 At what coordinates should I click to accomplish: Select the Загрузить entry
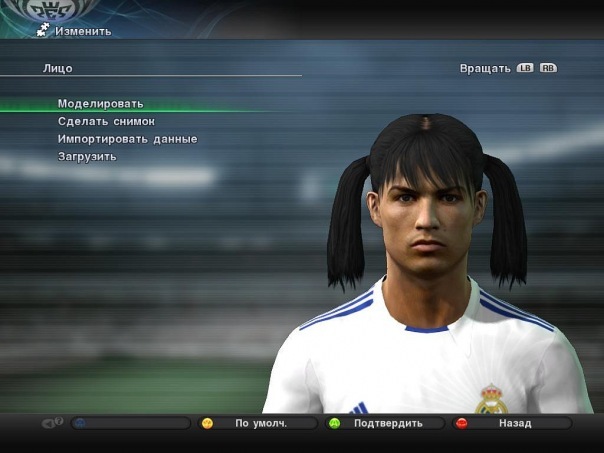pos(88,156)
